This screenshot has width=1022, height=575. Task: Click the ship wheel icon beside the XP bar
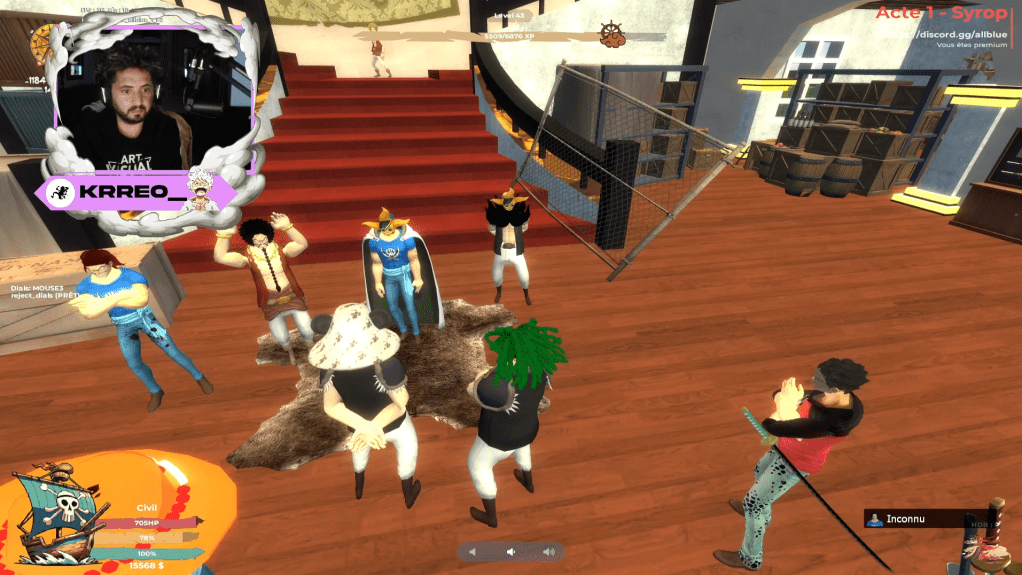pos(612,35)
